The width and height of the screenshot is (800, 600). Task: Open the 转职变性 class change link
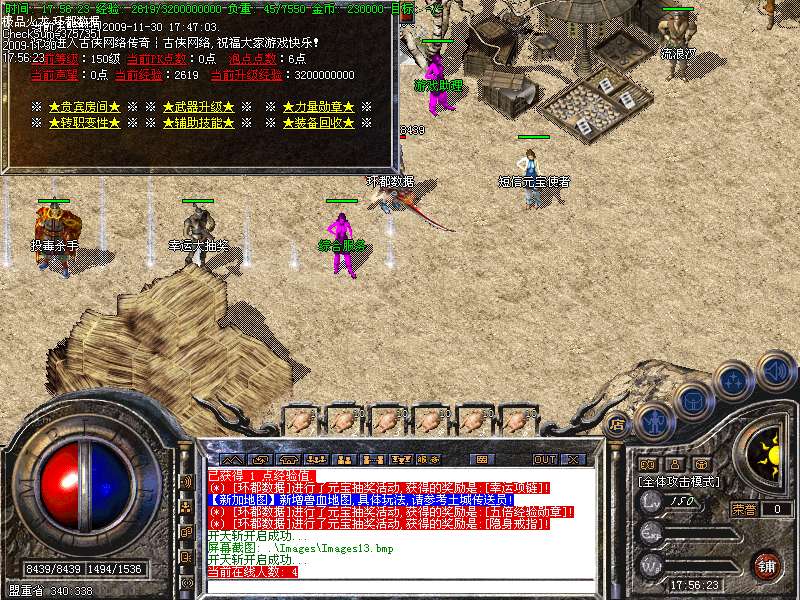[x=85, y=123]
